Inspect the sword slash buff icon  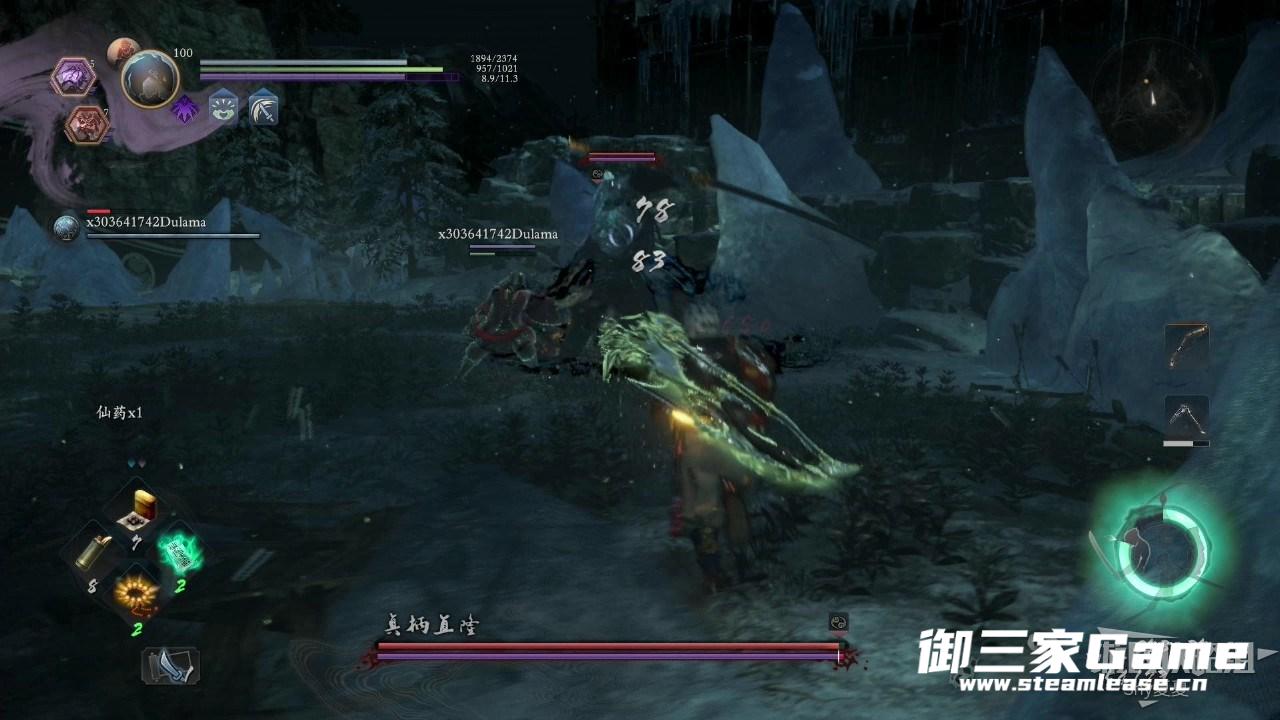click(263, 108)
